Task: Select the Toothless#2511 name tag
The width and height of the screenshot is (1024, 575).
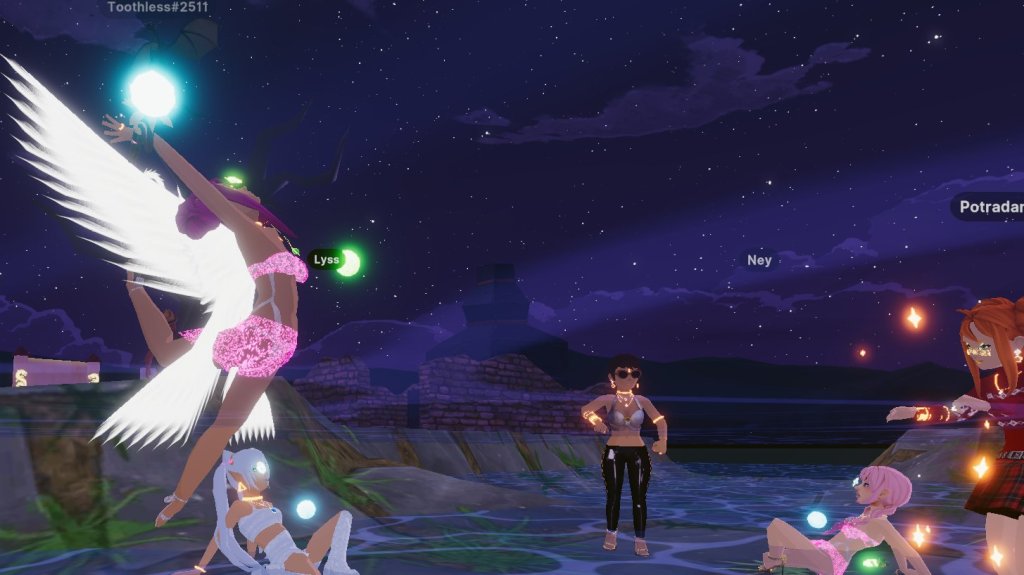Action: coord(158,8)
